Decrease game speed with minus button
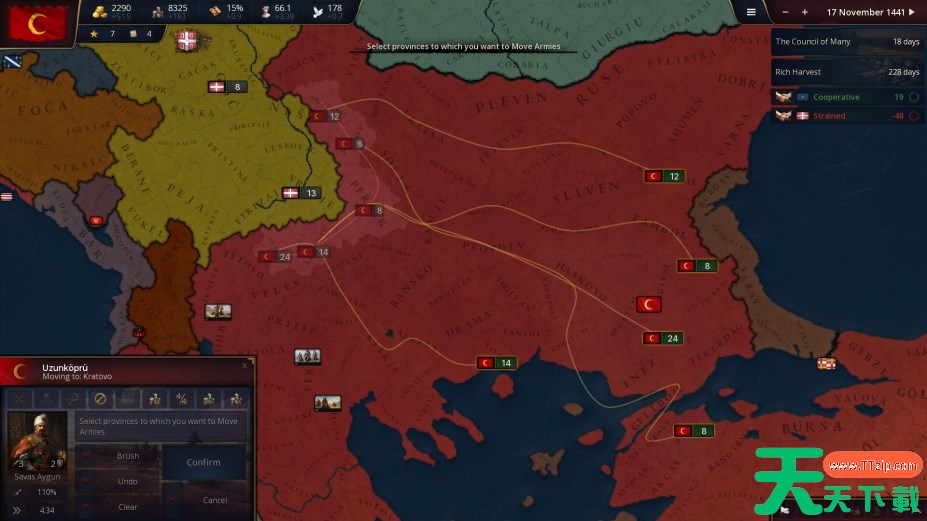 (785, 12)
